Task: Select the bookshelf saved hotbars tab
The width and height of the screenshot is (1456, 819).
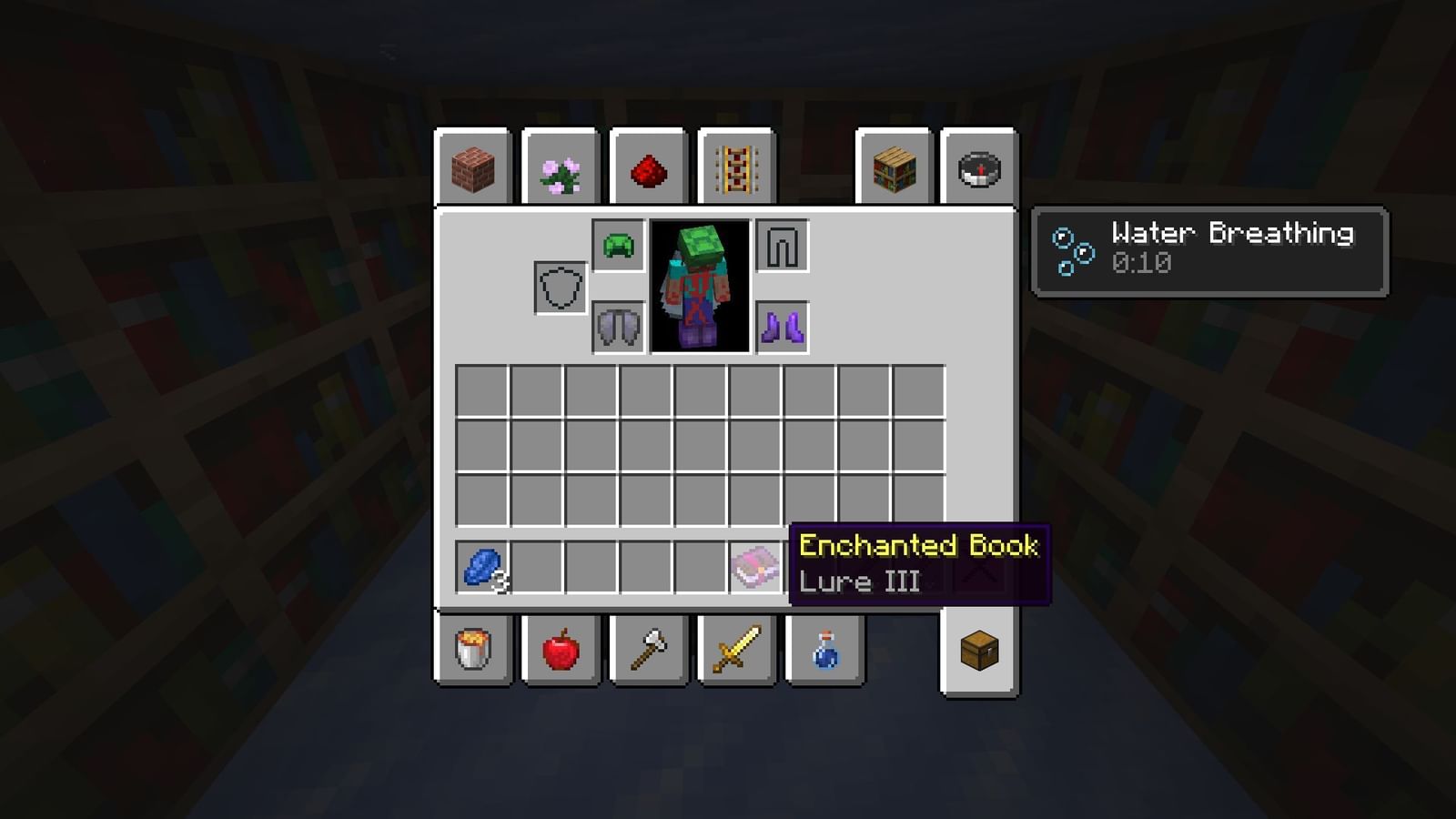Action: click(894, 168)
